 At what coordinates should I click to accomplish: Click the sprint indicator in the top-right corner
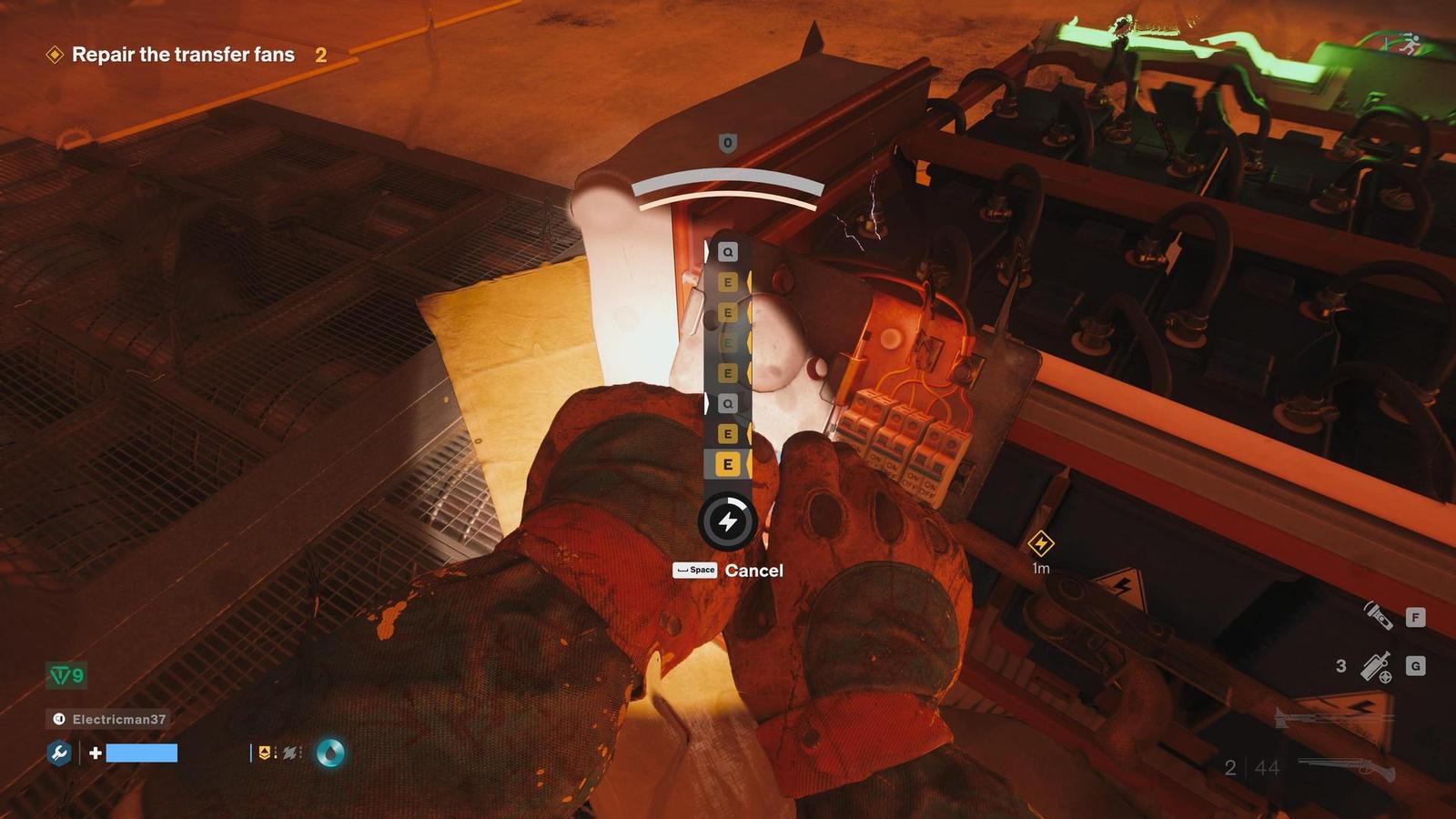pos(1412,44)
